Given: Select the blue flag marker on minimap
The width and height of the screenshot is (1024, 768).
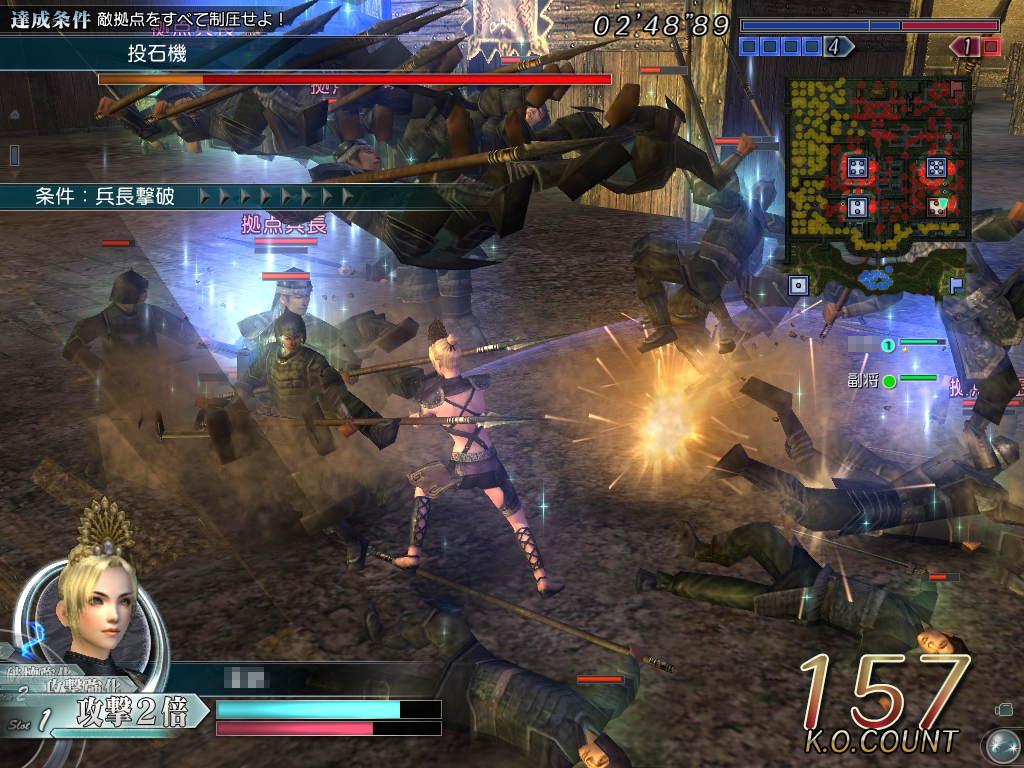Looking at the screenshot, I should (956, 284).
